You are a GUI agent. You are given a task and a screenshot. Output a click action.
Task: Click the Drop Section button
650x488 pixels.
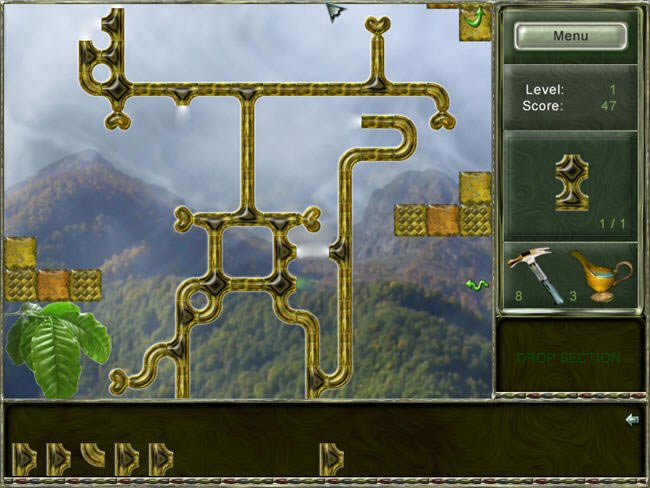(568, 357)
